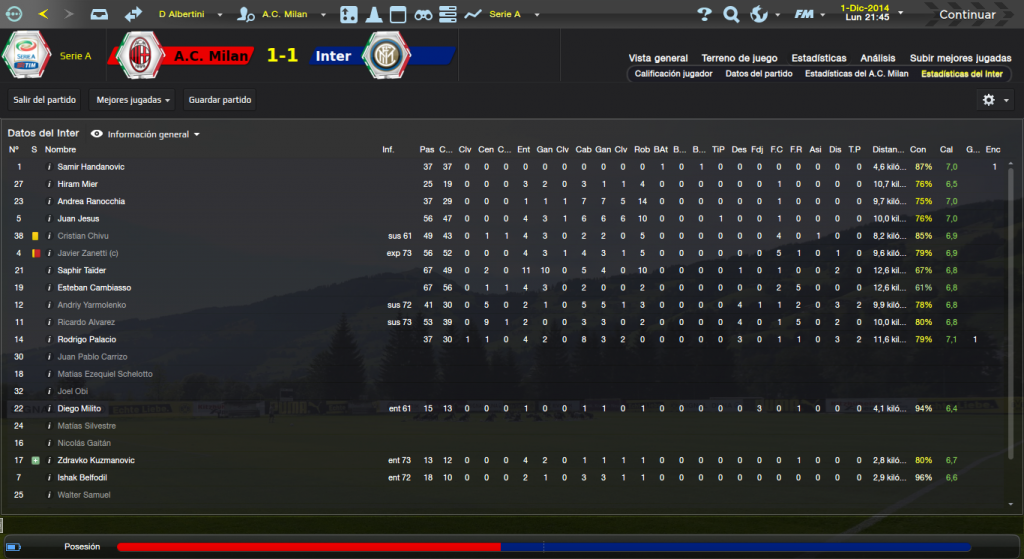Save the match with Guardar partido
1024x559 pixels.
[x=220, y=100]
